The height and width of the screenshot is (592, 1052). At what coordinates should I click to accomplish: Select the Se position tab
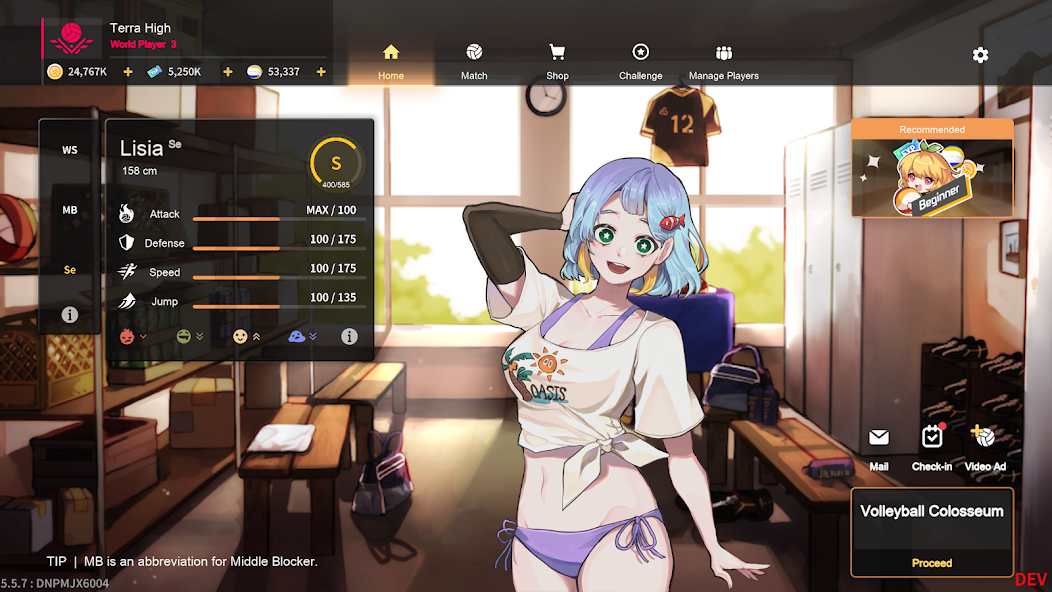click(x=70, y=270)
